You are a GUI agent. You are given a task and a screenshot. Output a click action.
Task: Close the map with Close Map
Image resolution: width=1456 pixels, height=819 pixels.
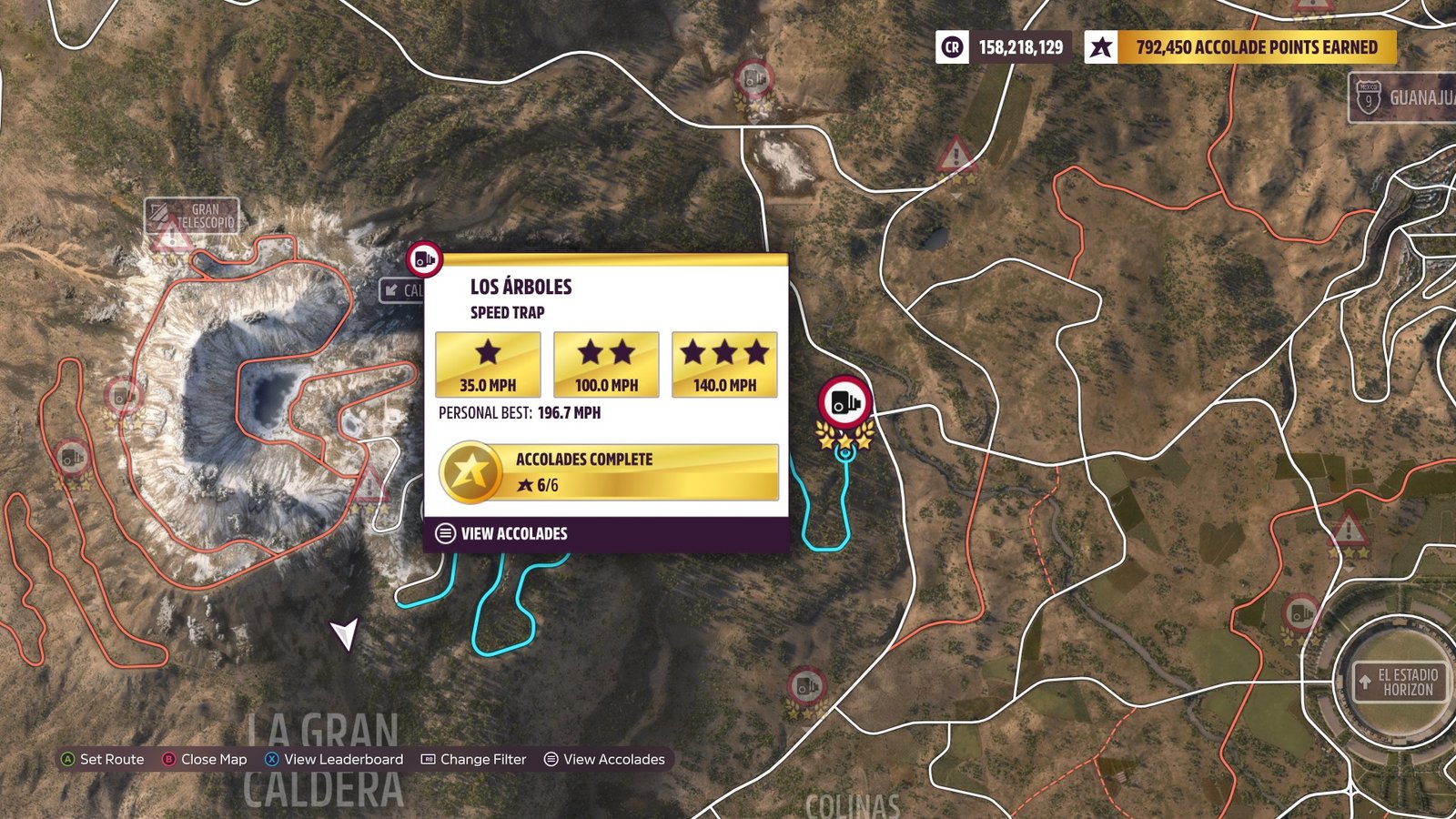pyautogui.click(x=205, y=759)
